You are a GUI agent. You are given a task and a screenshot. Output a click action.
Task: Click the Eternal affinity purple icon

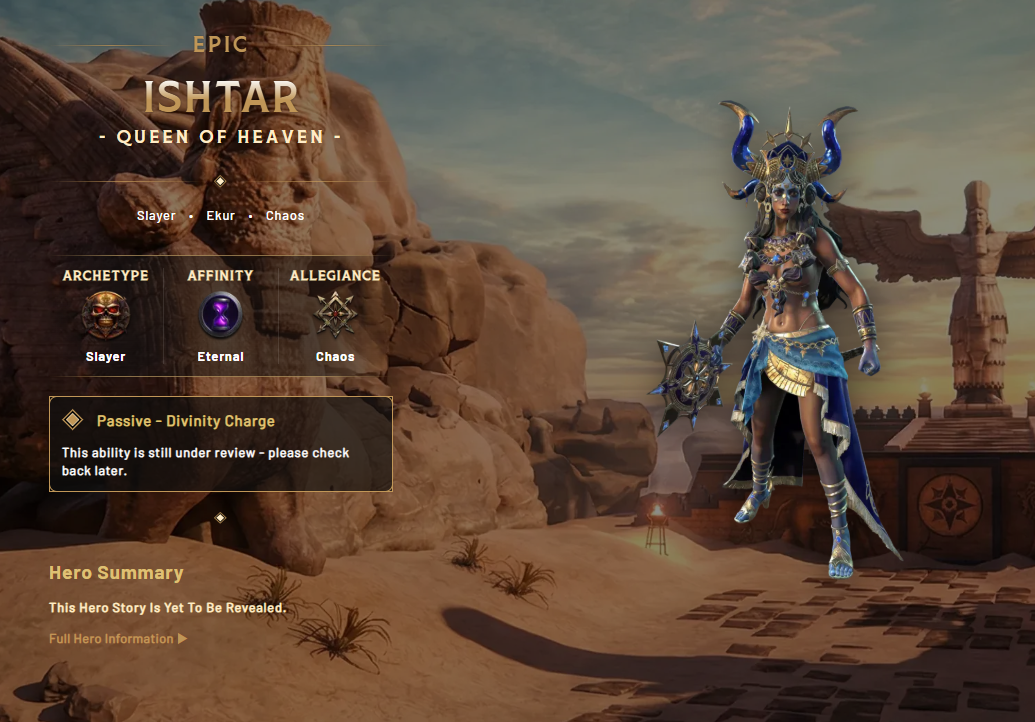pos(220,315)
